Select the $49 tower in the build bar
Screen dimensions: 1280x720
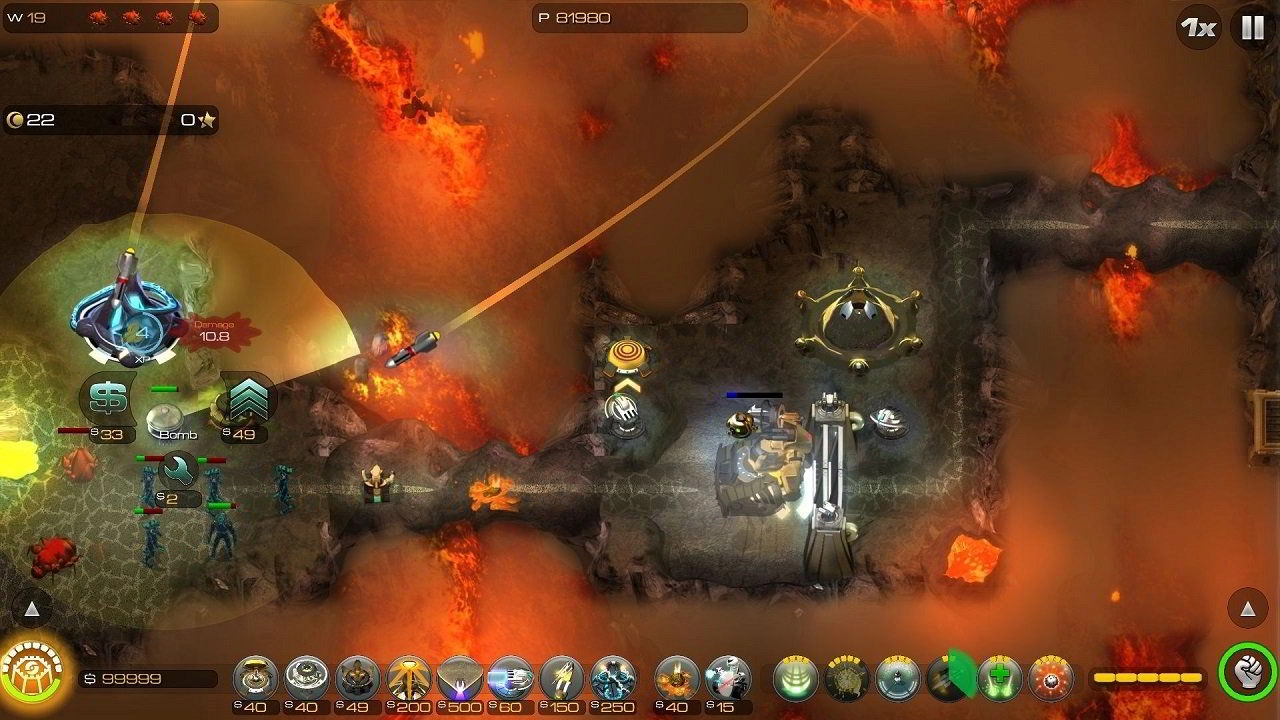pos(358,679)
